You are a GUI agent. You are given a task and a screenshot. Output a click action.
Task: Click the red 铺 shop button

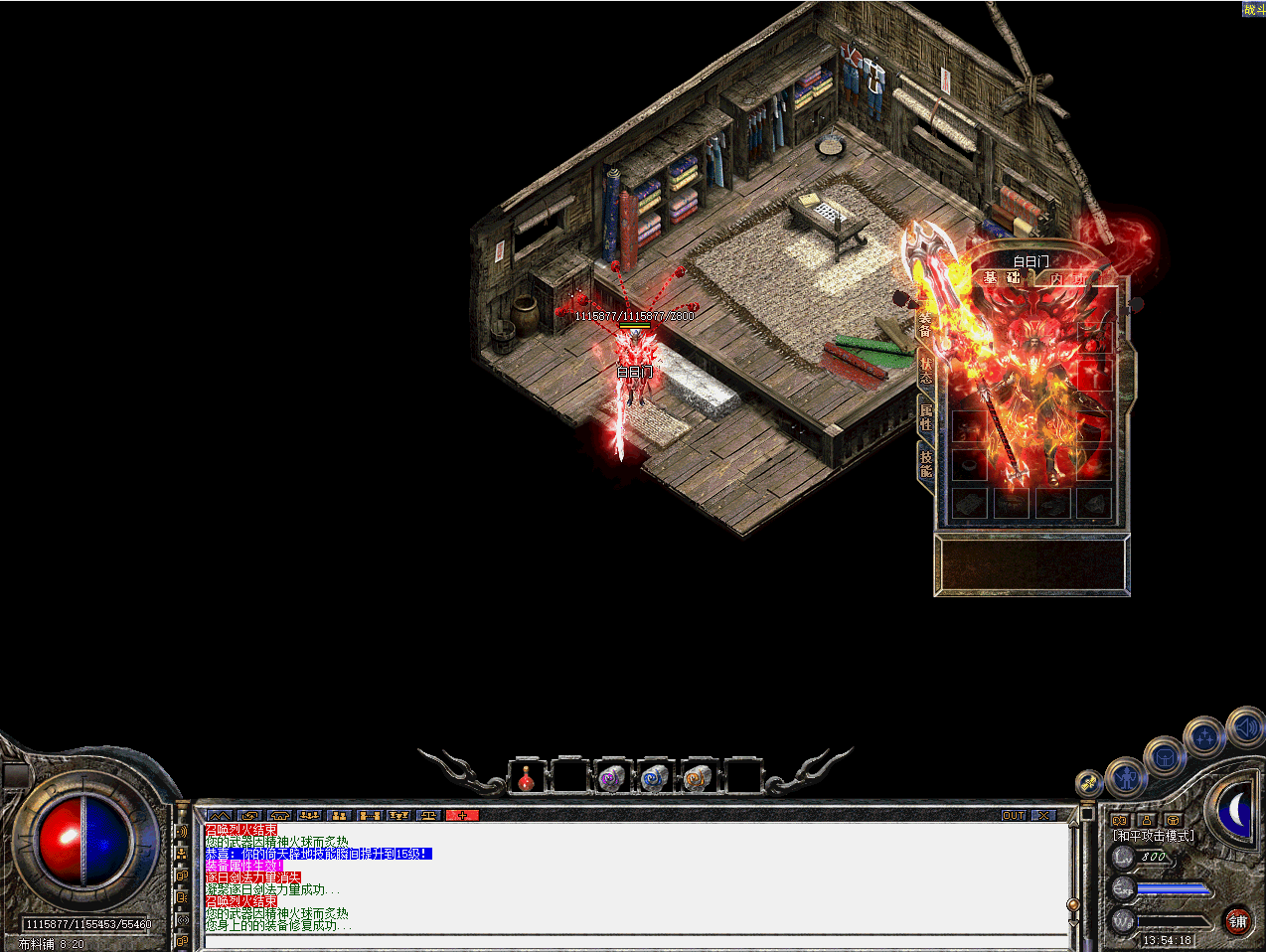point(1237,921)
